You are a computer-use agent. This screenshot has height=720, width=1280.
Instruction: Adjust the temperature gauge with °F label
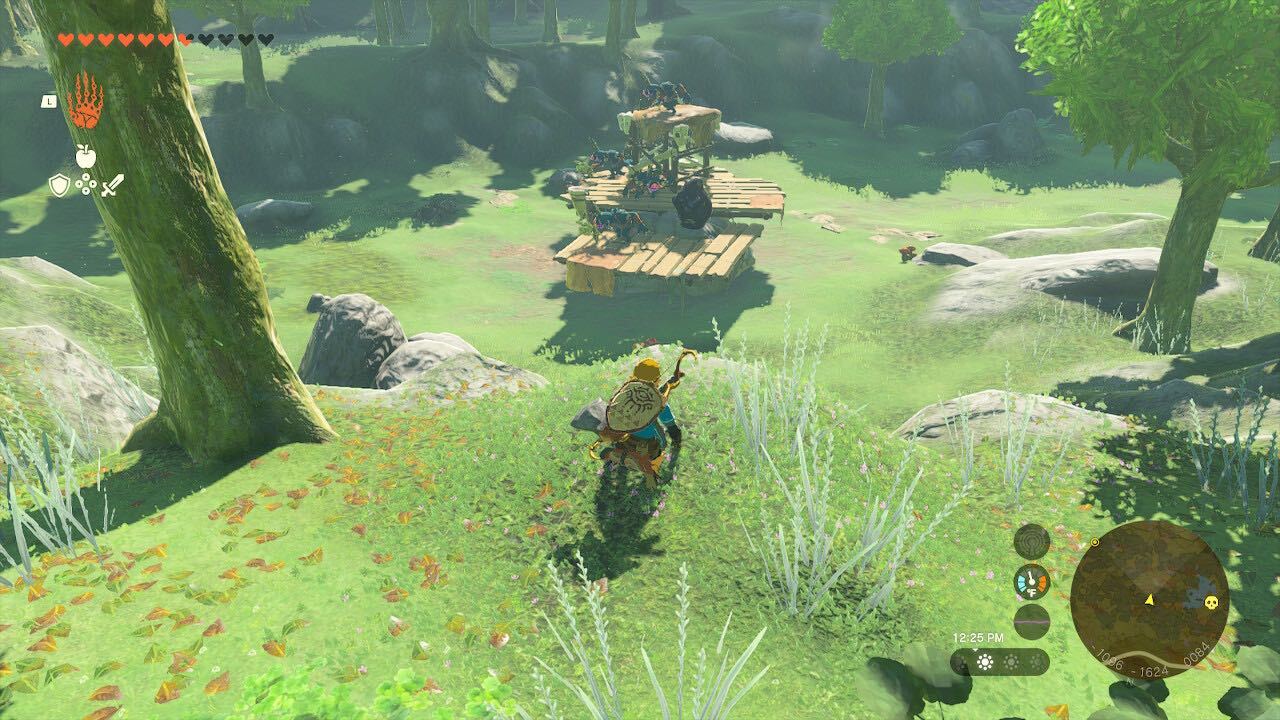1032,582
